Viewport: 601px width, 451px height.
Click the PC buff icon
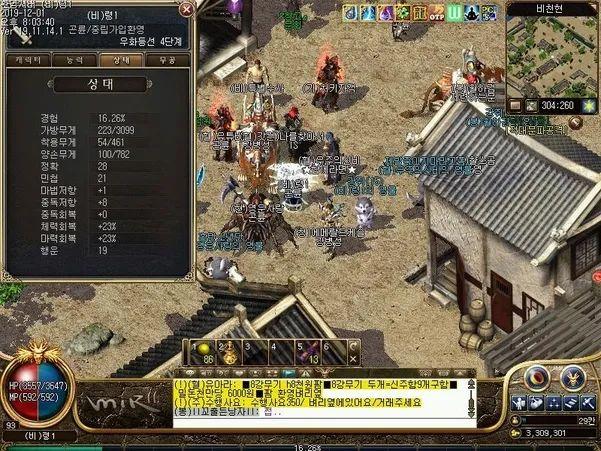490,13
